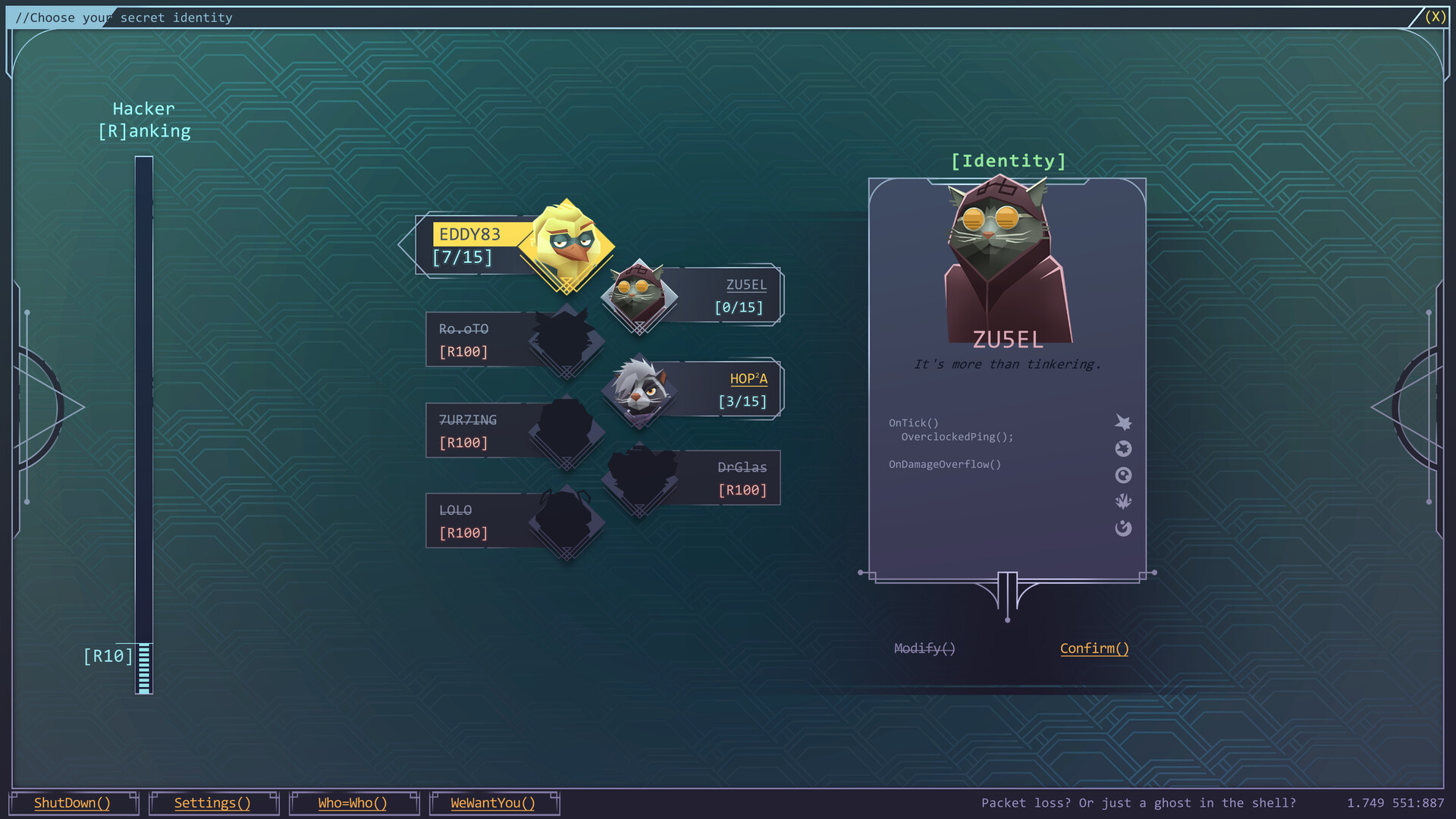Image resolution: width=1456 pixels, height=819 pixels.
Task: Click the circled star emblem icon
Action: [x=1124, y=448]
